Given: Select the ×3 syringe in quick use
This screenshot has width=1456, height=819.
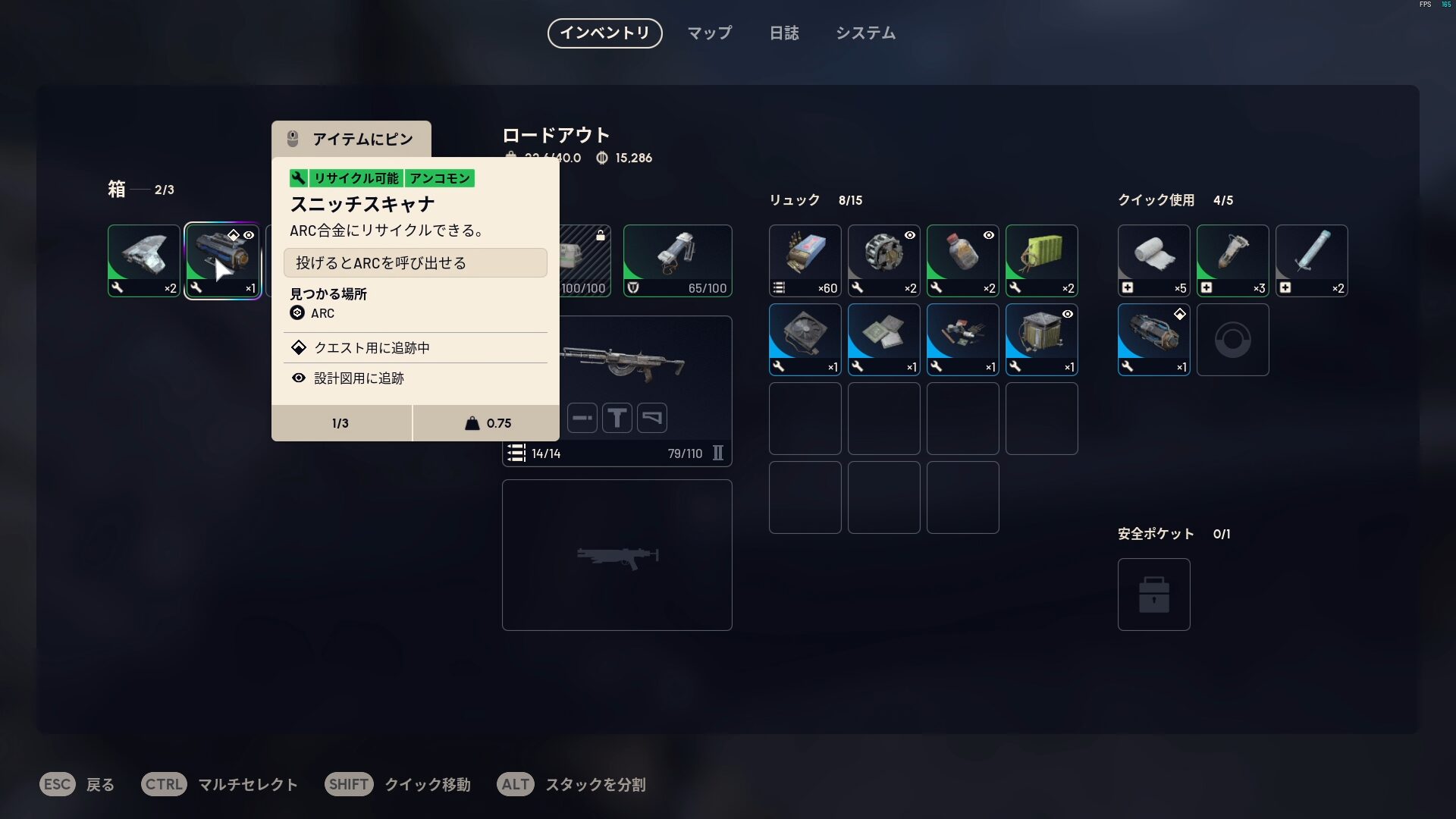Looking at the screenshot, I should coord(1232,260).
